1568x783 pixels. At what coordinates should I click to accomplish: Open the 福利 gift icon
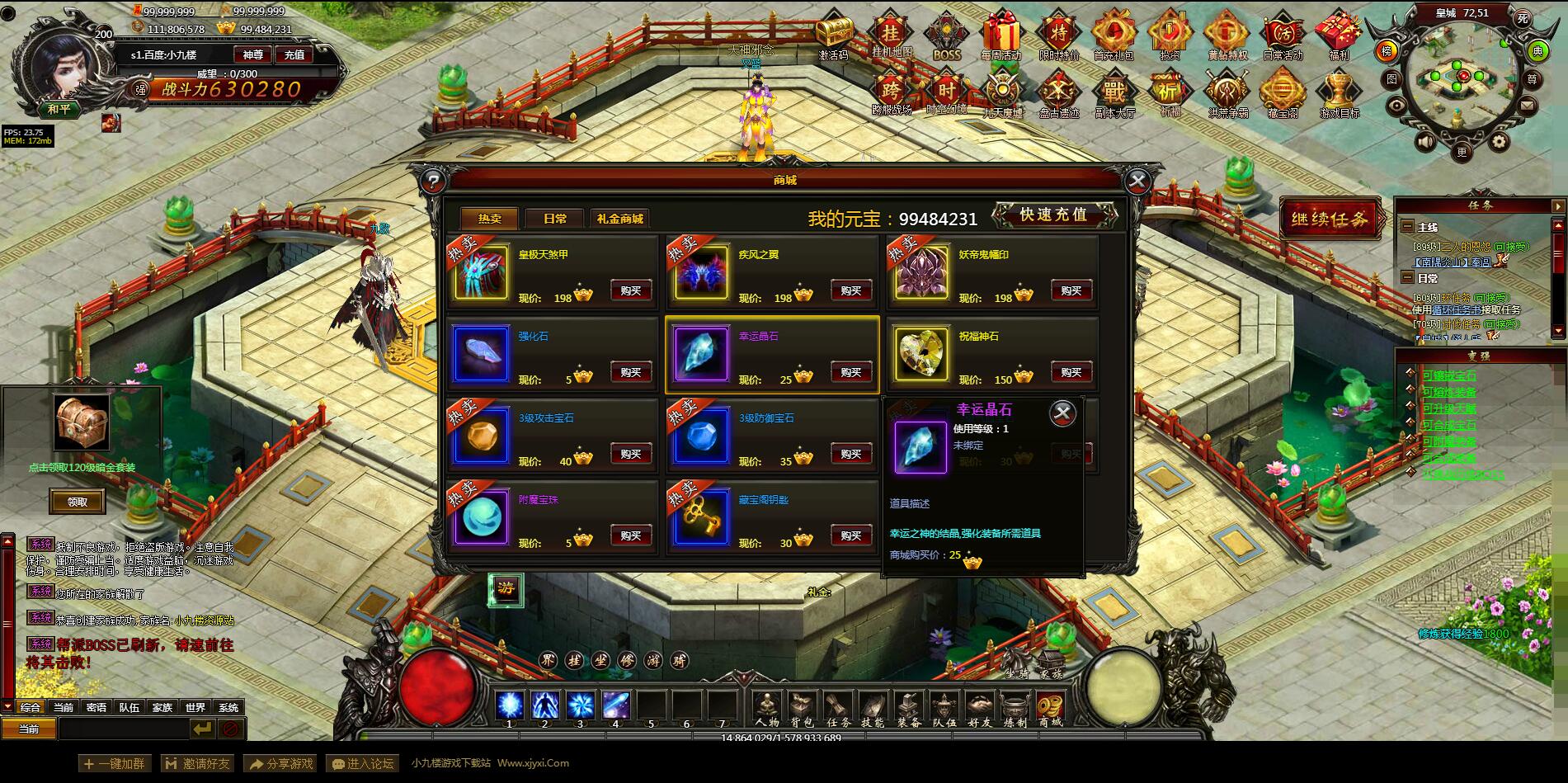[x=1338, y=38]
